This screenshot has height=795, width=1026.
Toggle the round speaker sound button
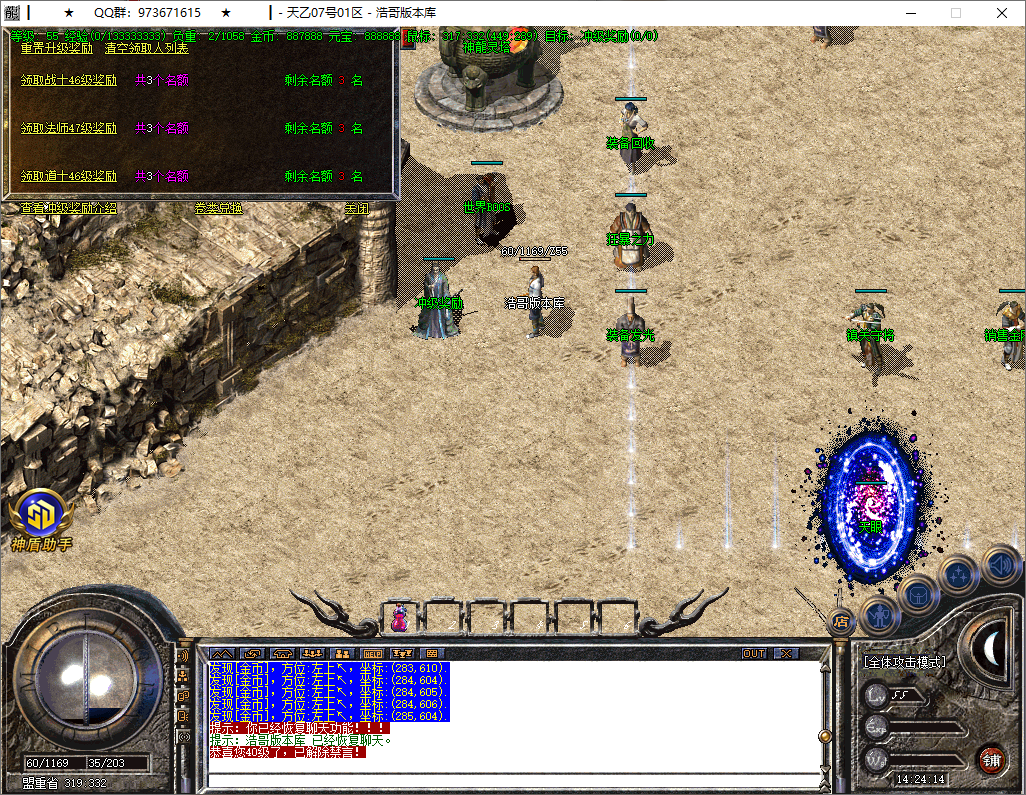click(x=1000, y=566)
